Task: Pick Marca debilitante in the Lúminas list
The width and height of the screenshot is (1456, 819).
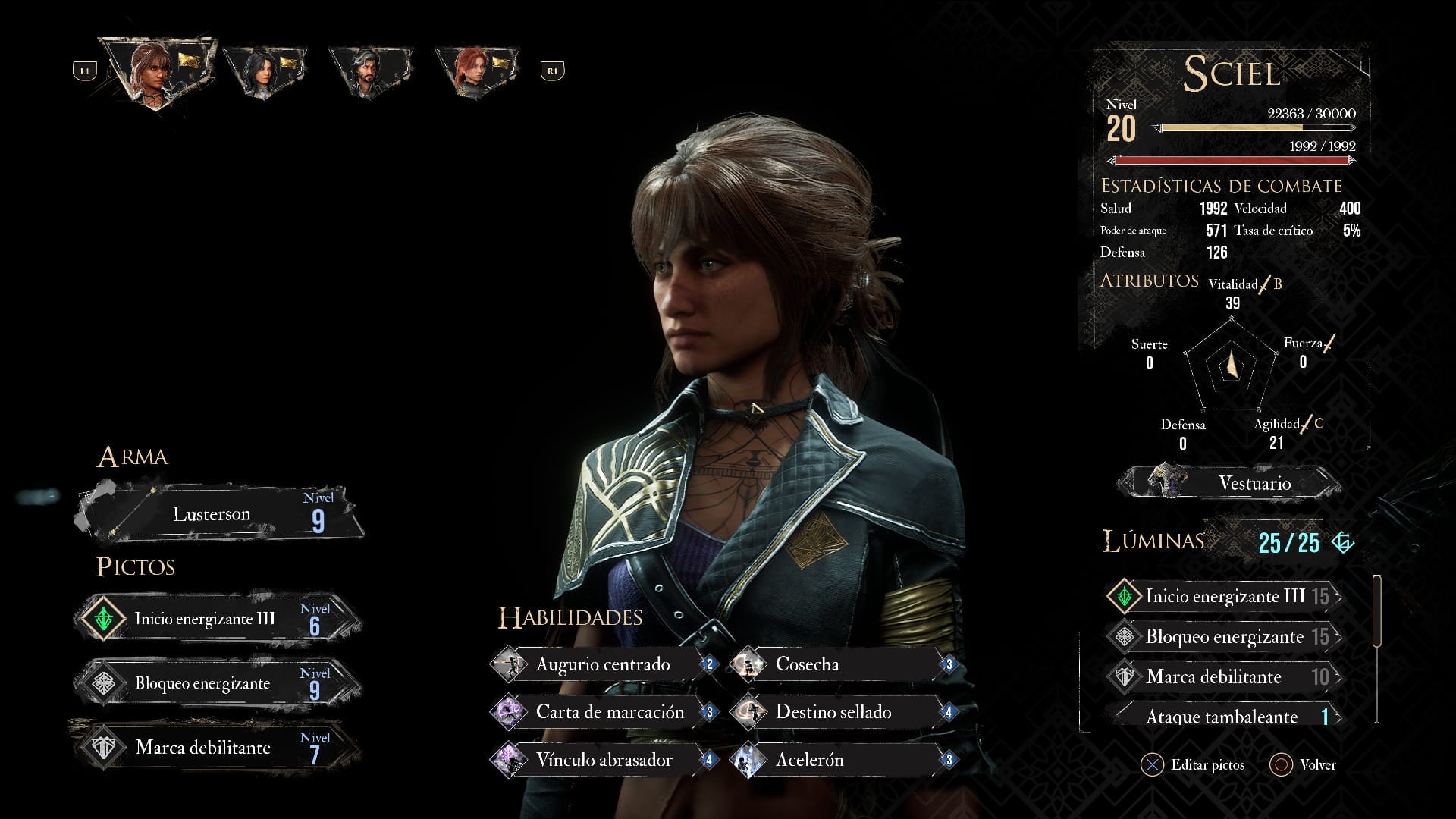Action: (1224, 676)
